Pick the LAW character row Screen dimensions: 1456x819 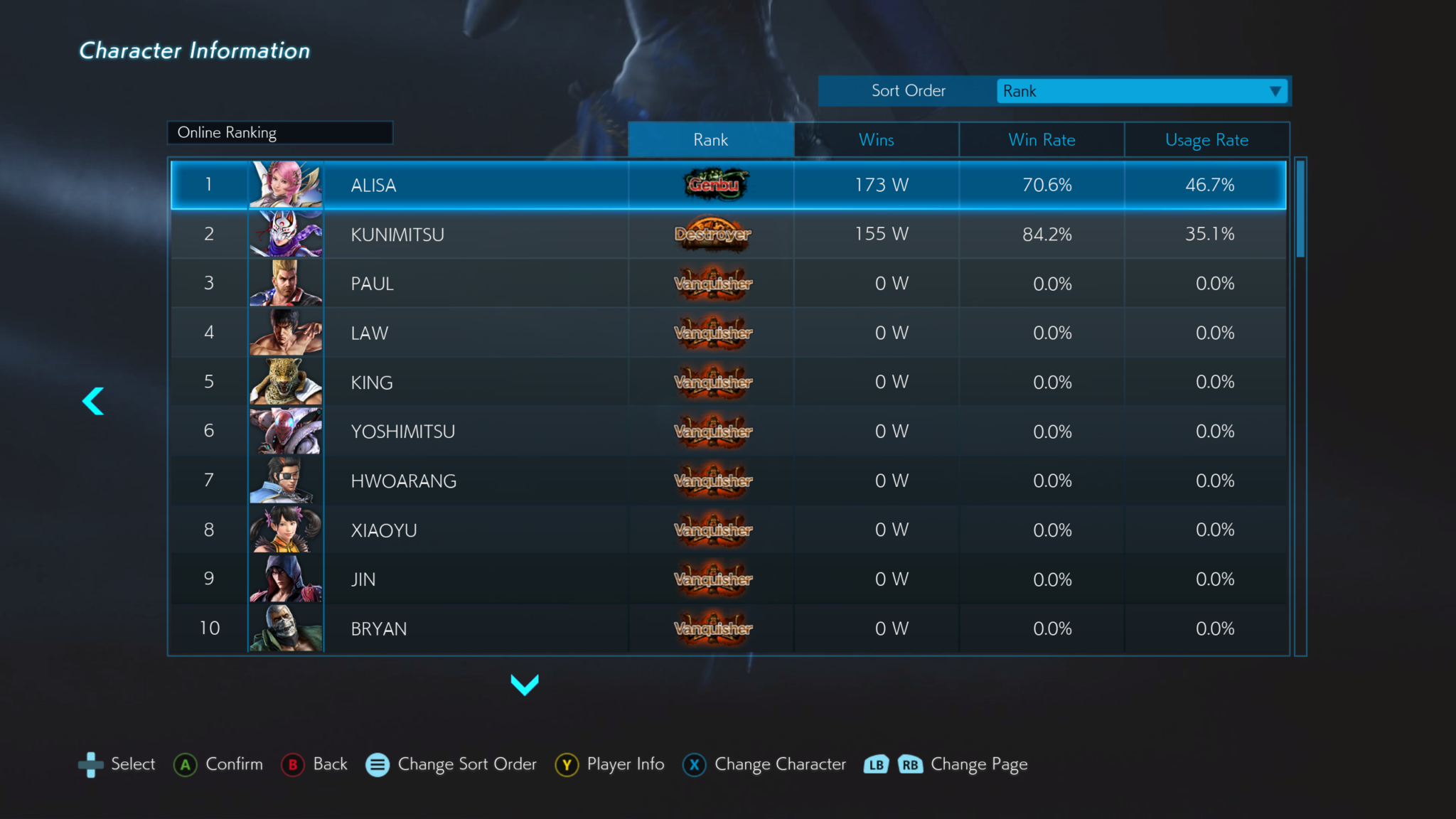[x=728, y=333]
